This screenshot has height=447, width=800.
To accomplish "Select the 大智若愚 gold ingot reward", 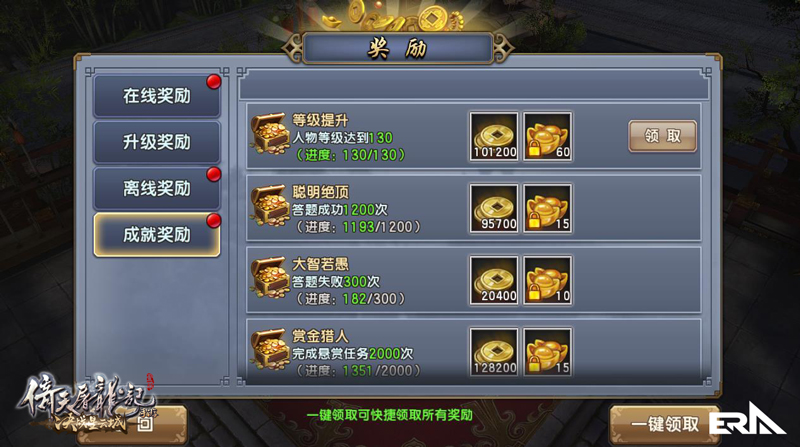I will (548, 280).
